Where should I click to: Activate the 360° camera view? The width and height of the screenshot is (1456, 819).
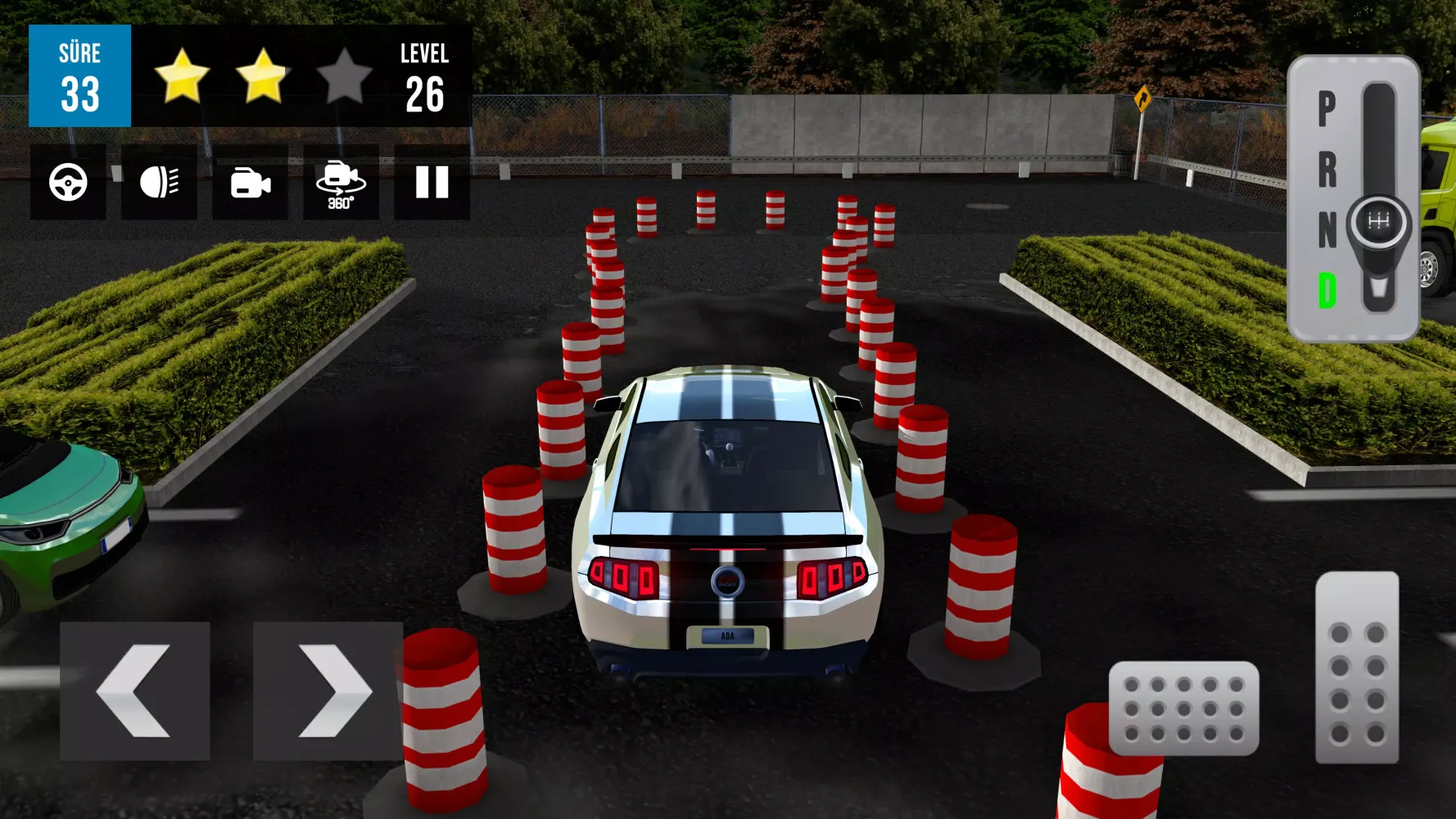[341, 183]
